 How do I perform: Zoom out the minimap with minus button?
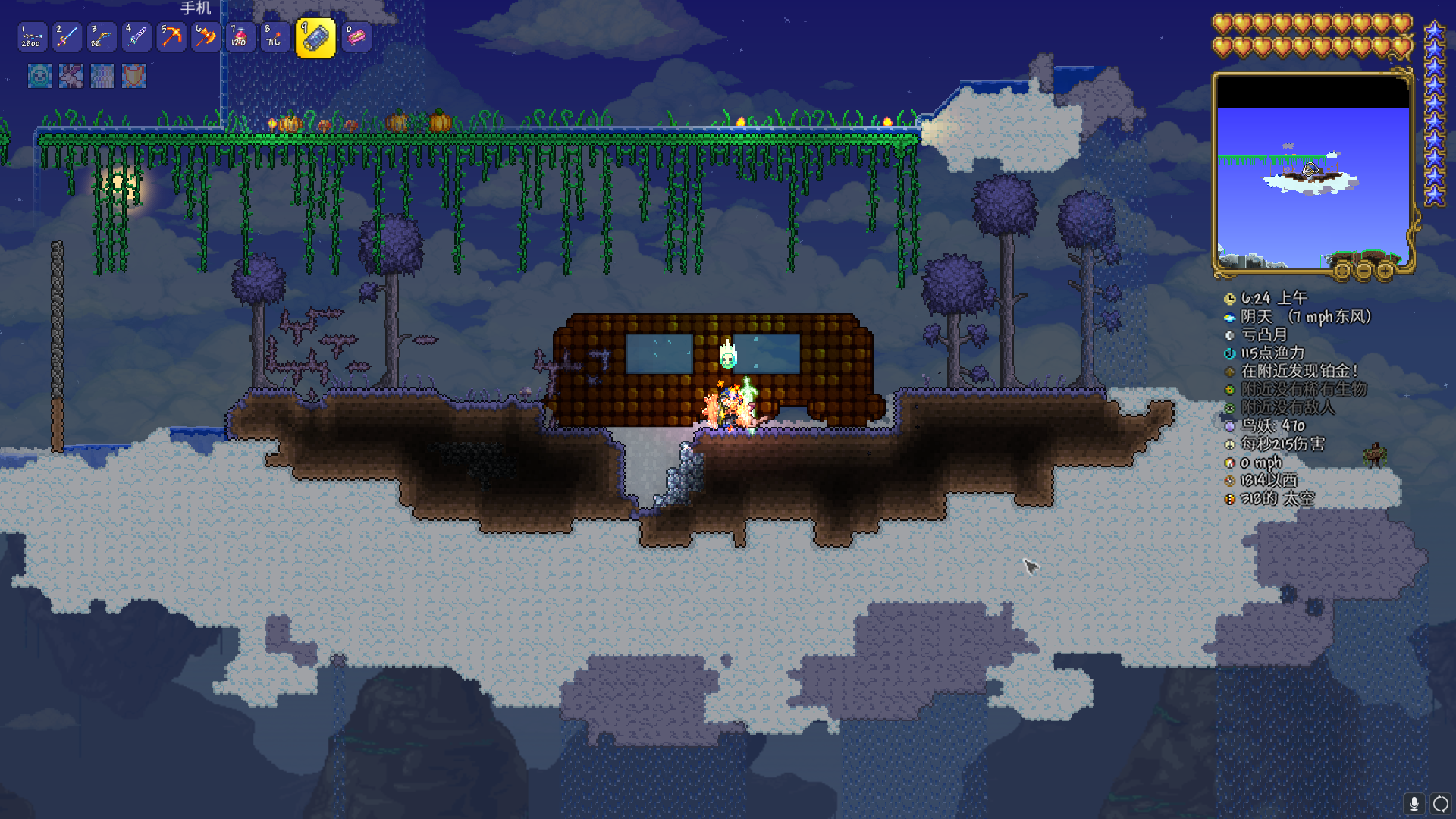[x=1363, y=271]
